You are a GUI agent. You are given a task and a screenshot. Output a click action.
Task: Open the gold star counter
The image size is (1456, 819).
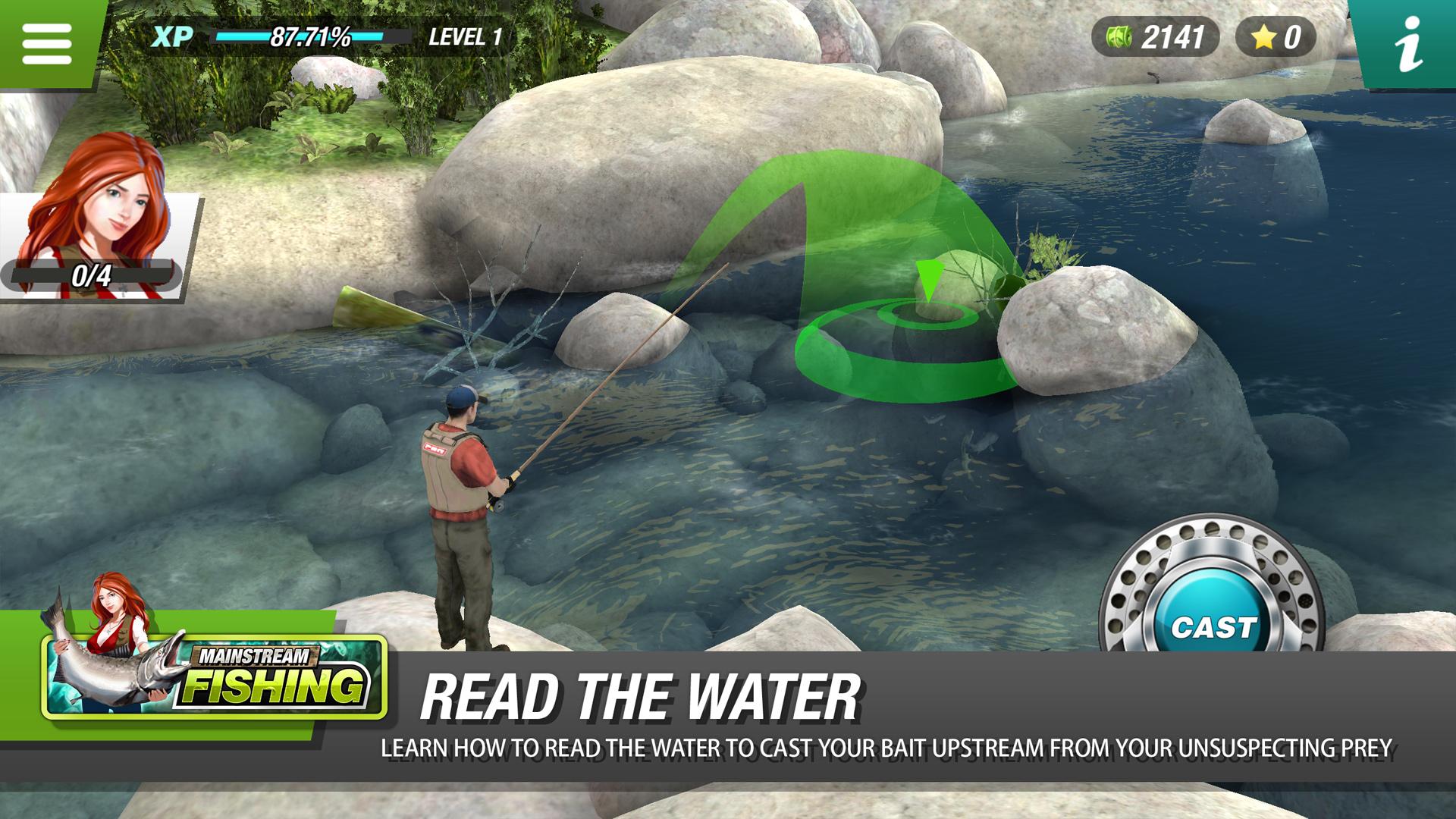(x=1276, y=36)
